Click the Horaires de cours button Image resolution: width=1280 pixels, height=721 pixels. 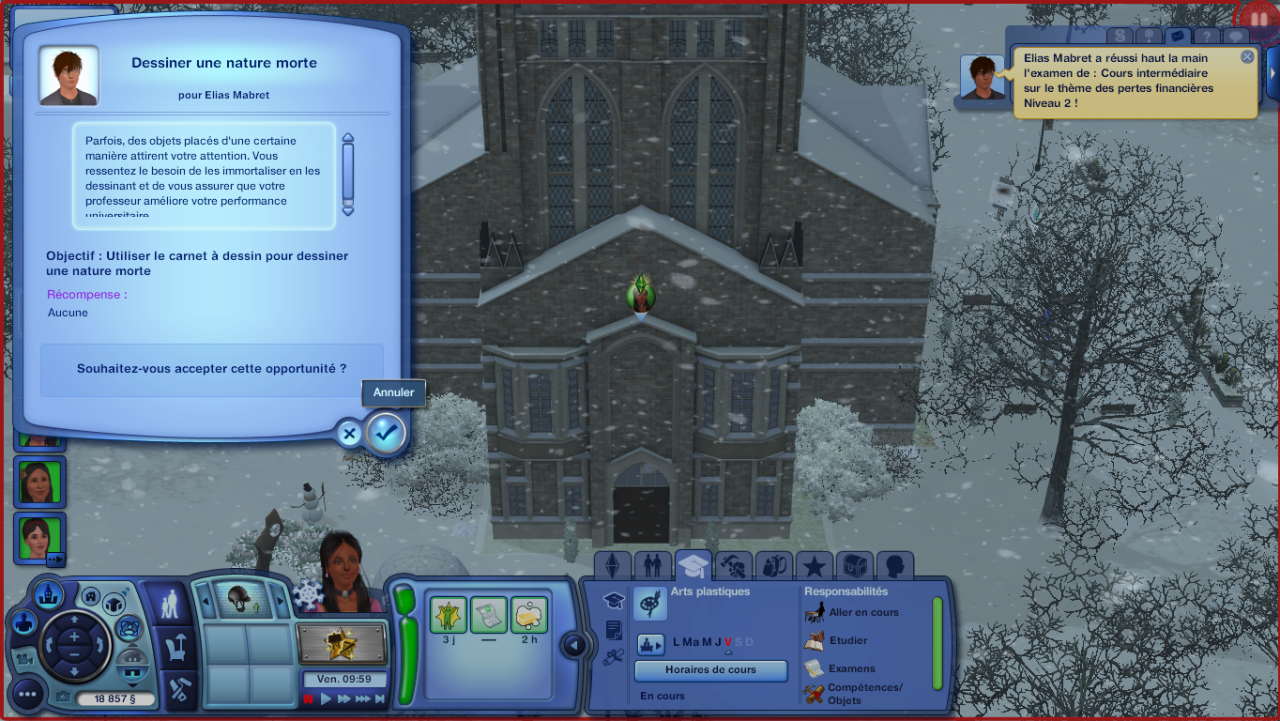pos(710,670)
